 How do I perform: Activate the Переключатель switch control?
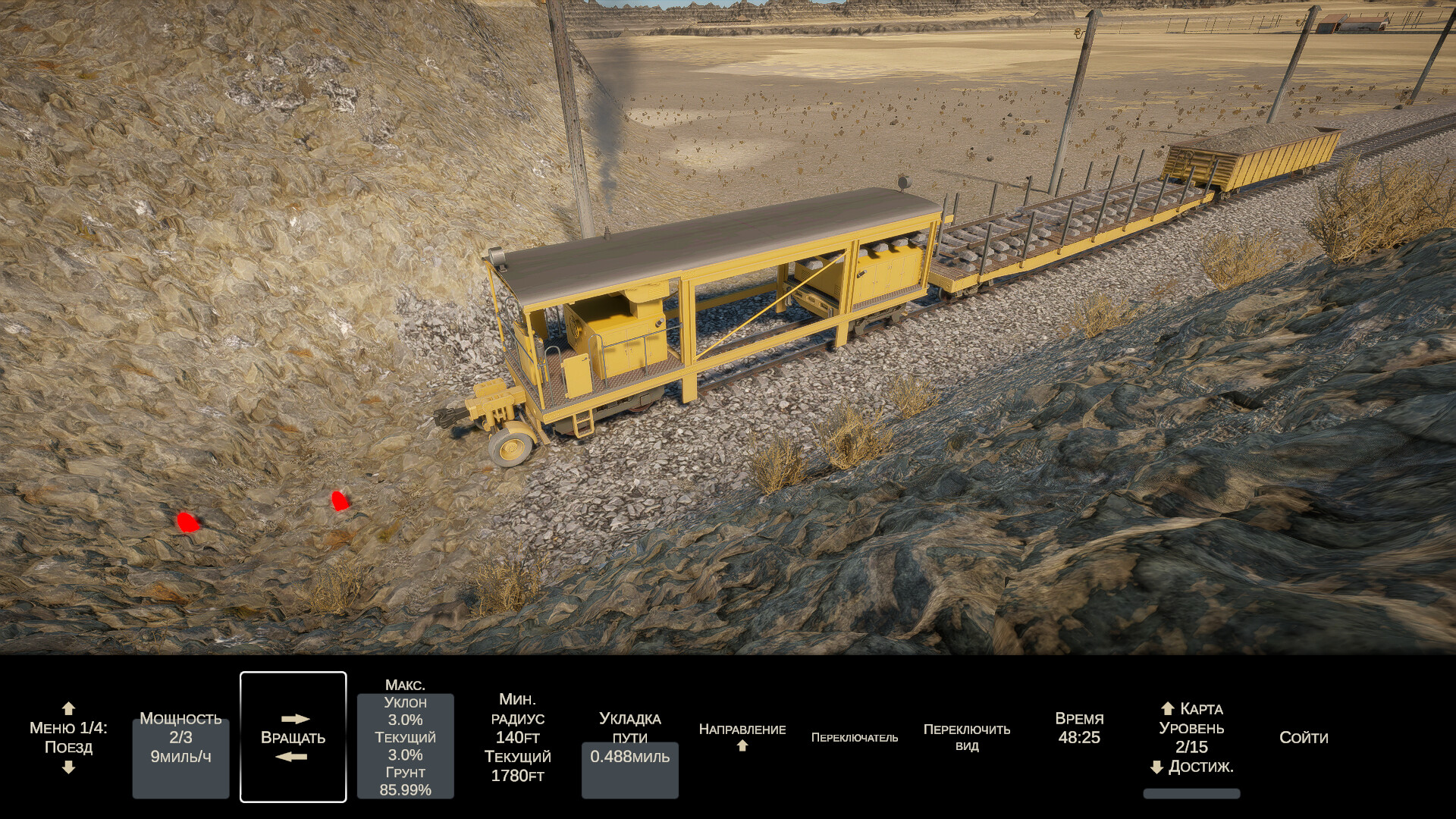855,738
